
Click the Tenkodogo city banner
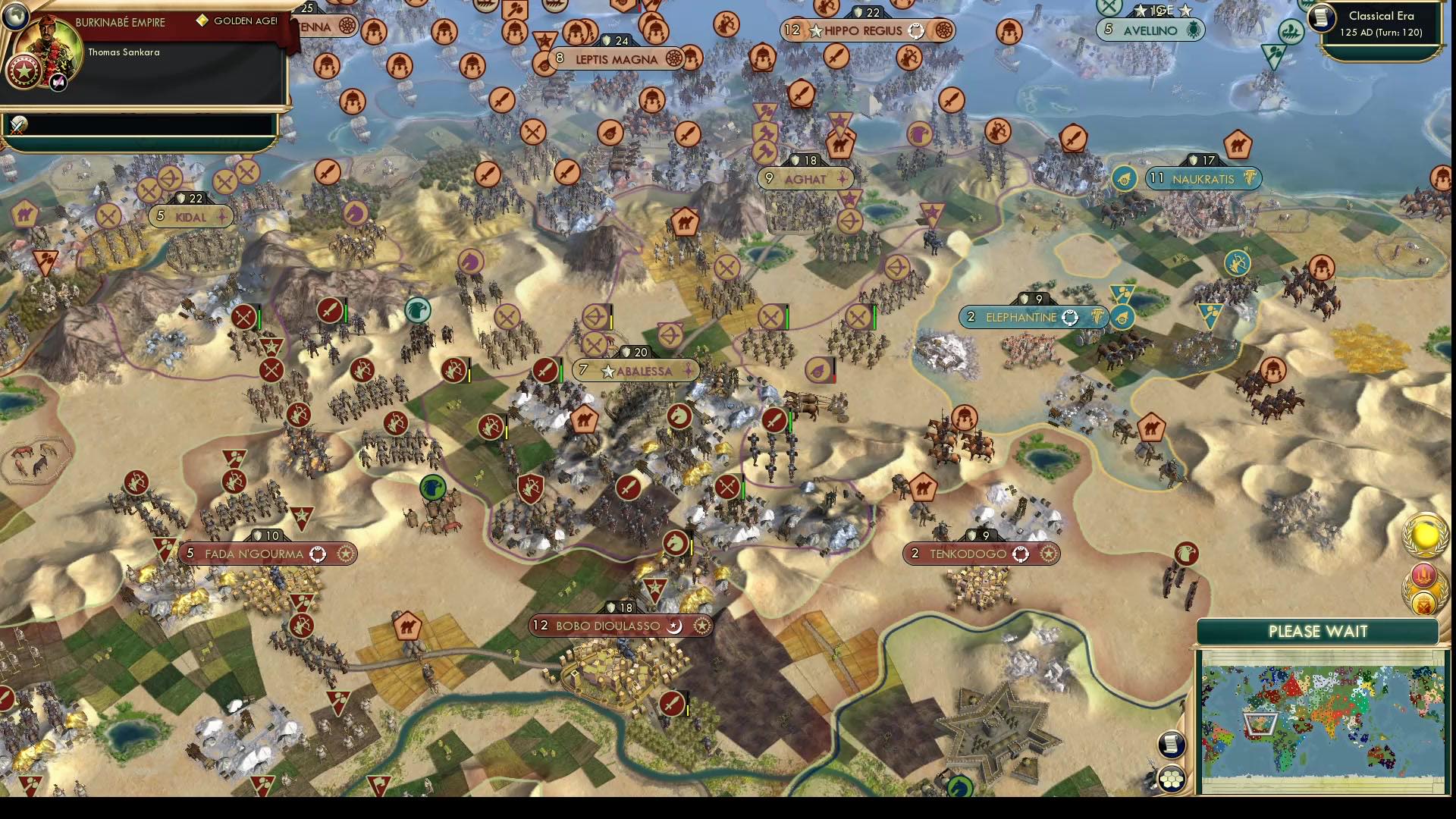[978, 554]
